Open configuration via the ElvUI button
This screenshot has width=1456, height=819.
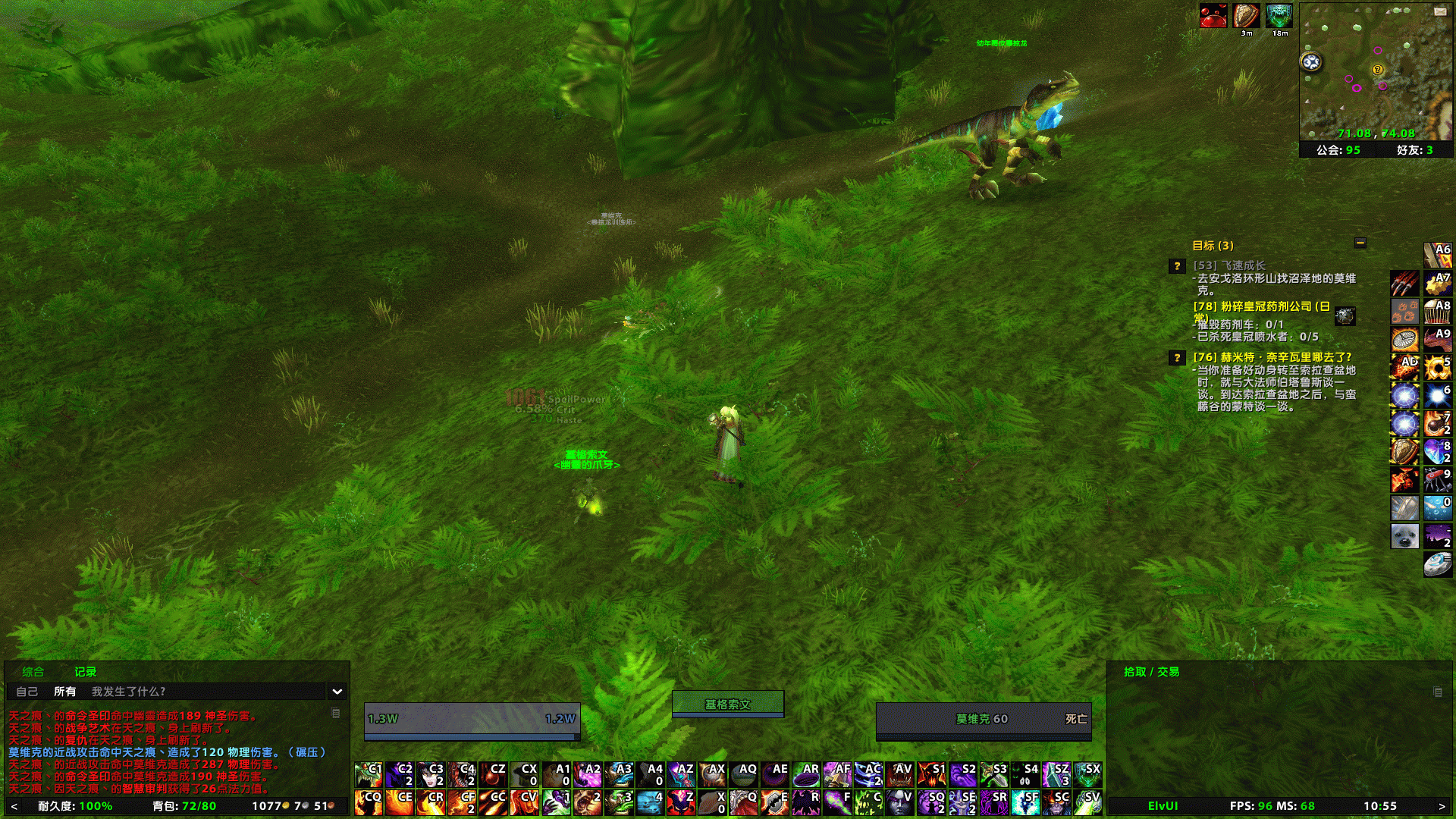[x=1162, y=806]
